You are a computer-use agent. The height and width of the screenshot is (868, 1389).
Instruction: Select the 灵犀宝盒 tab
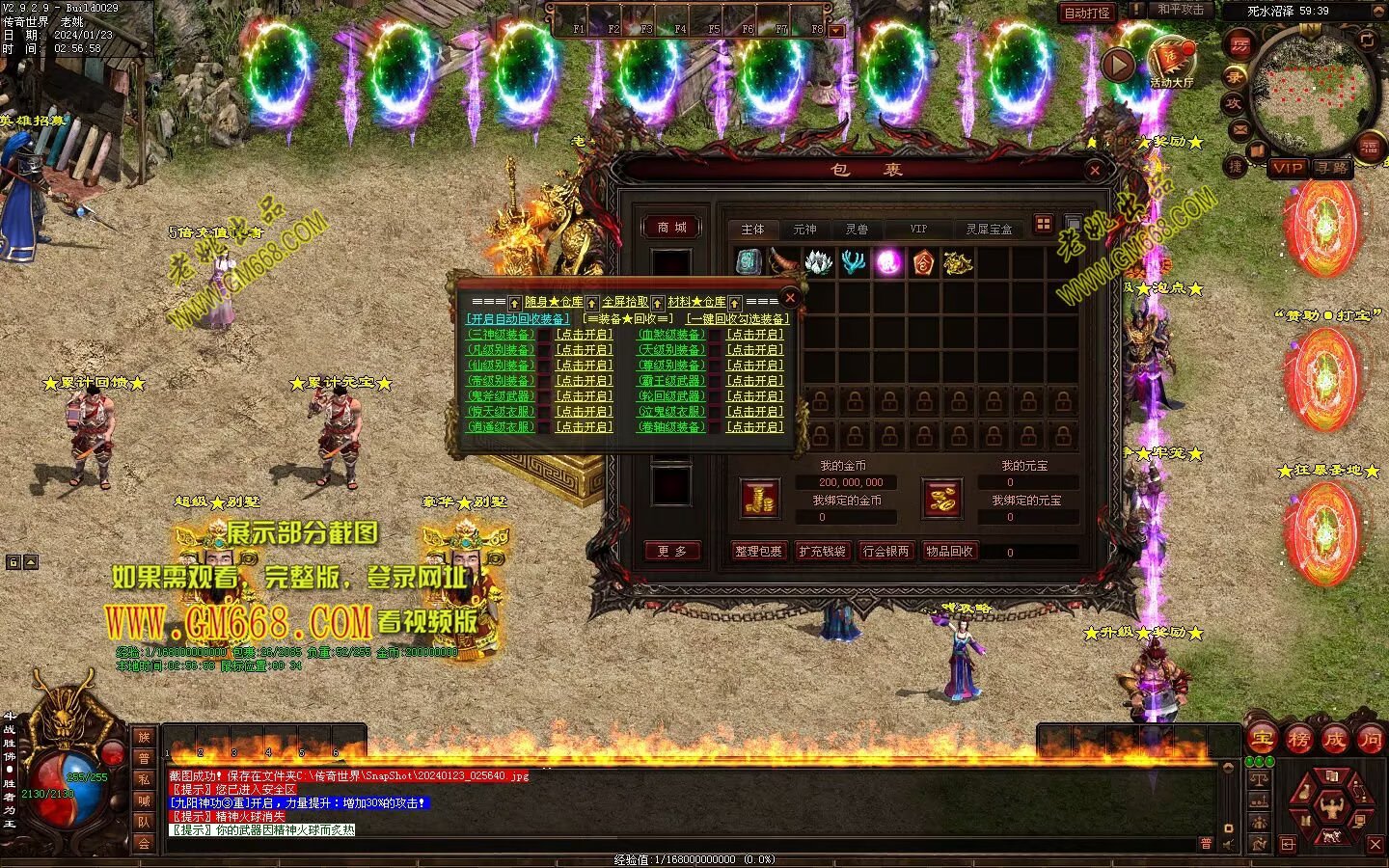(x=989, y=230)
